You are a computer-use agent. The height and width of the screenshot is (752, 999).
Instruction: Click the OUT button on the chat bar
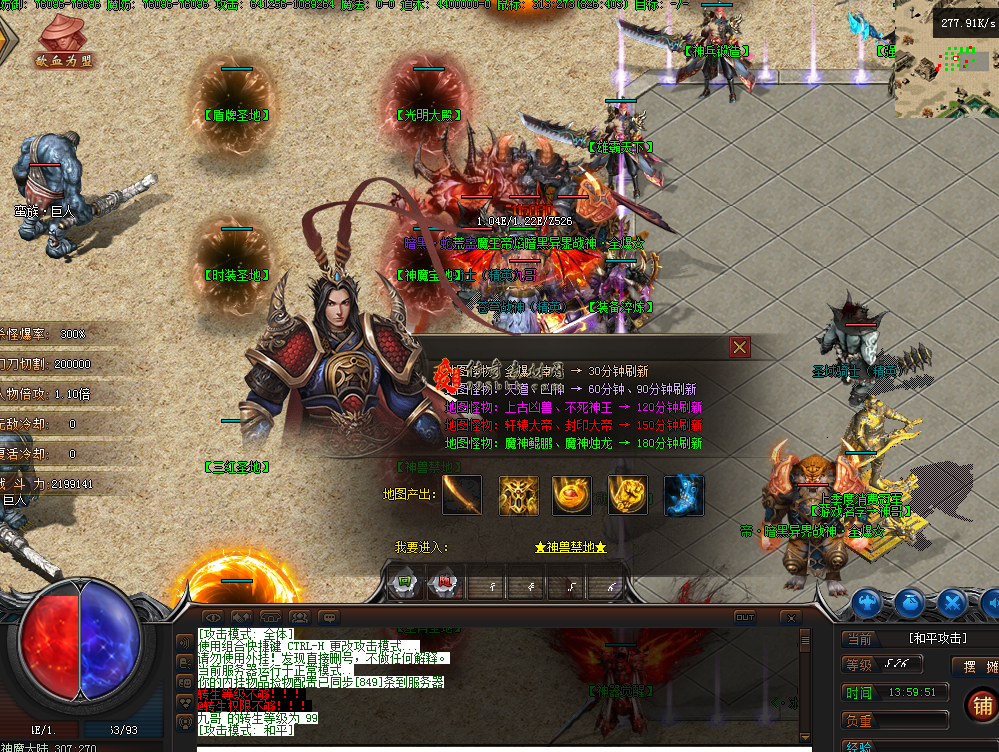(744, 618)
